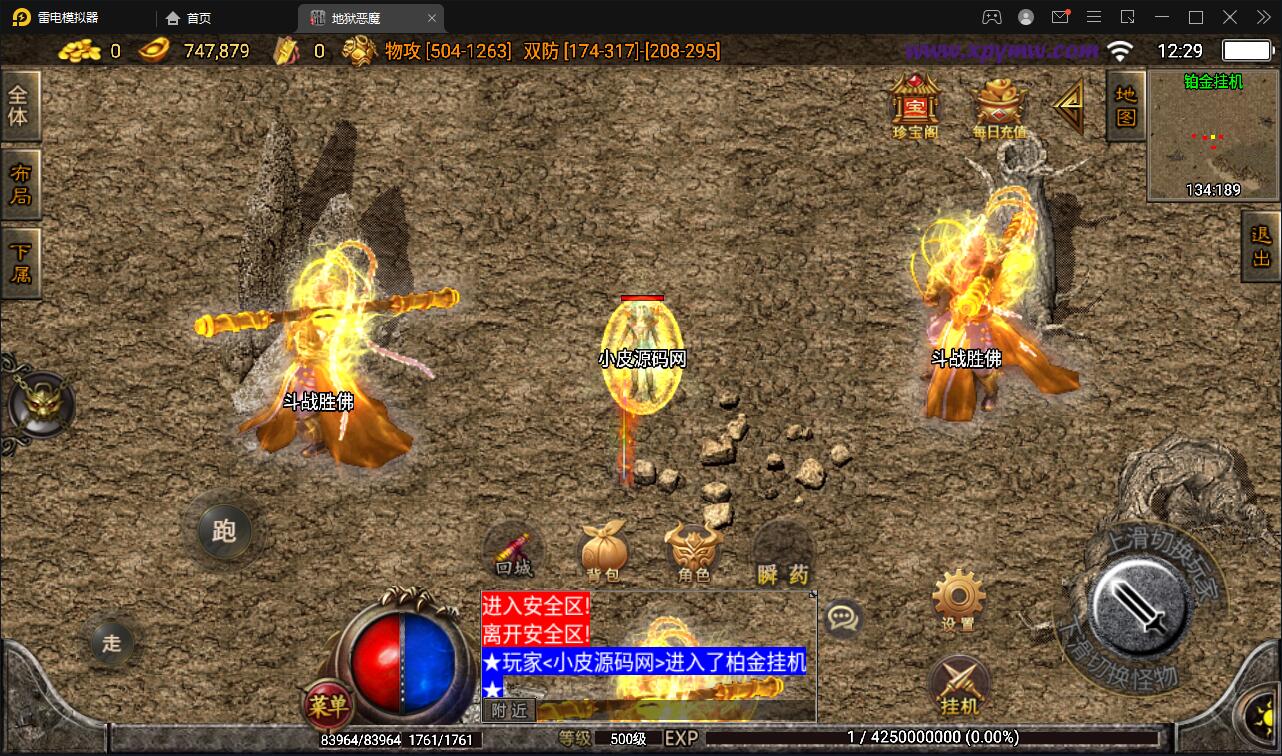
Task: Expand the chat panel arrow
Action: click(814, 595)
